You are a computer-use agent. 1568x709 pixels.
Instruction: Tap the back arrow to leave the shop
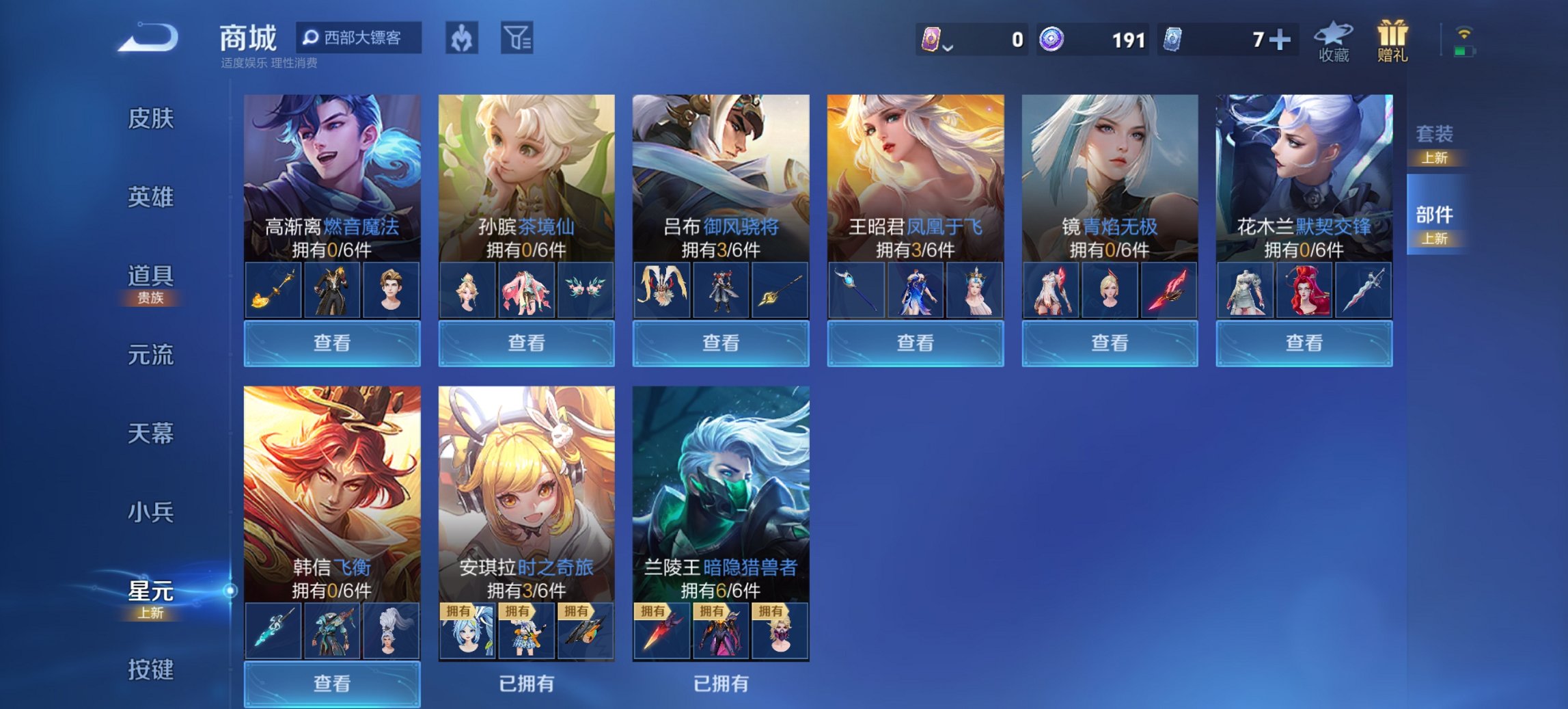pos(146,39)
